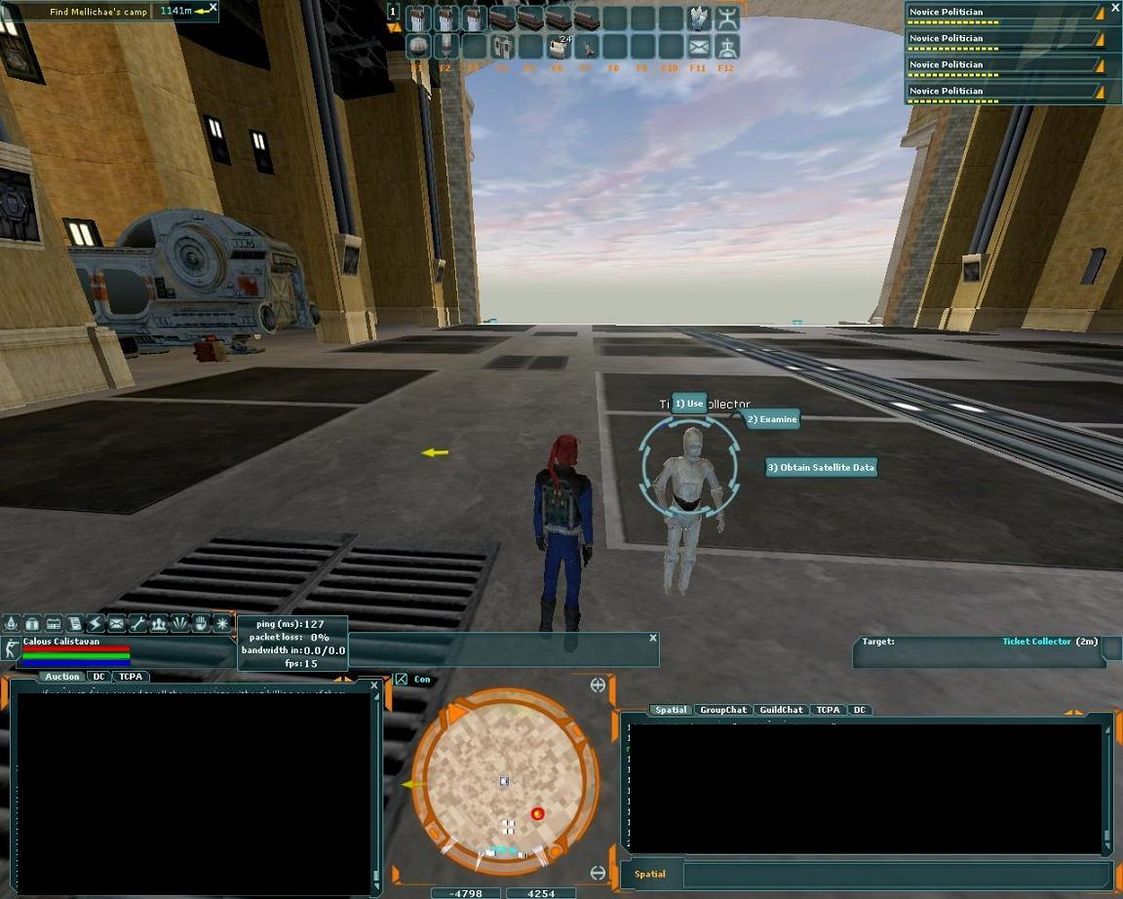Open the GuildChat tab
This screenshot has height=899, width=1123.
pyautogui.click(x=781, y=710)
